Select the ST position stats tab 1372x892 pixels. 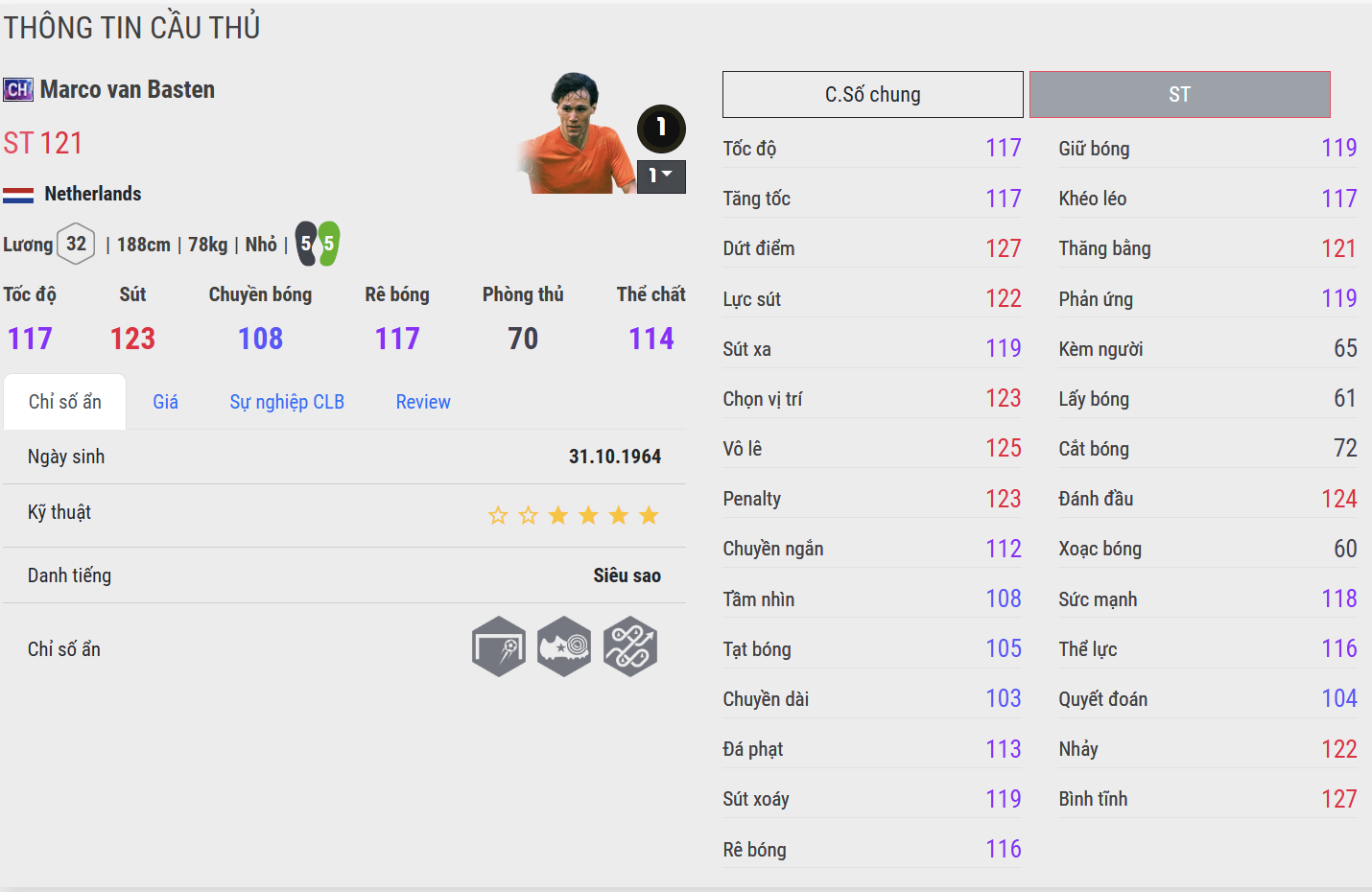click(1179, 94)
